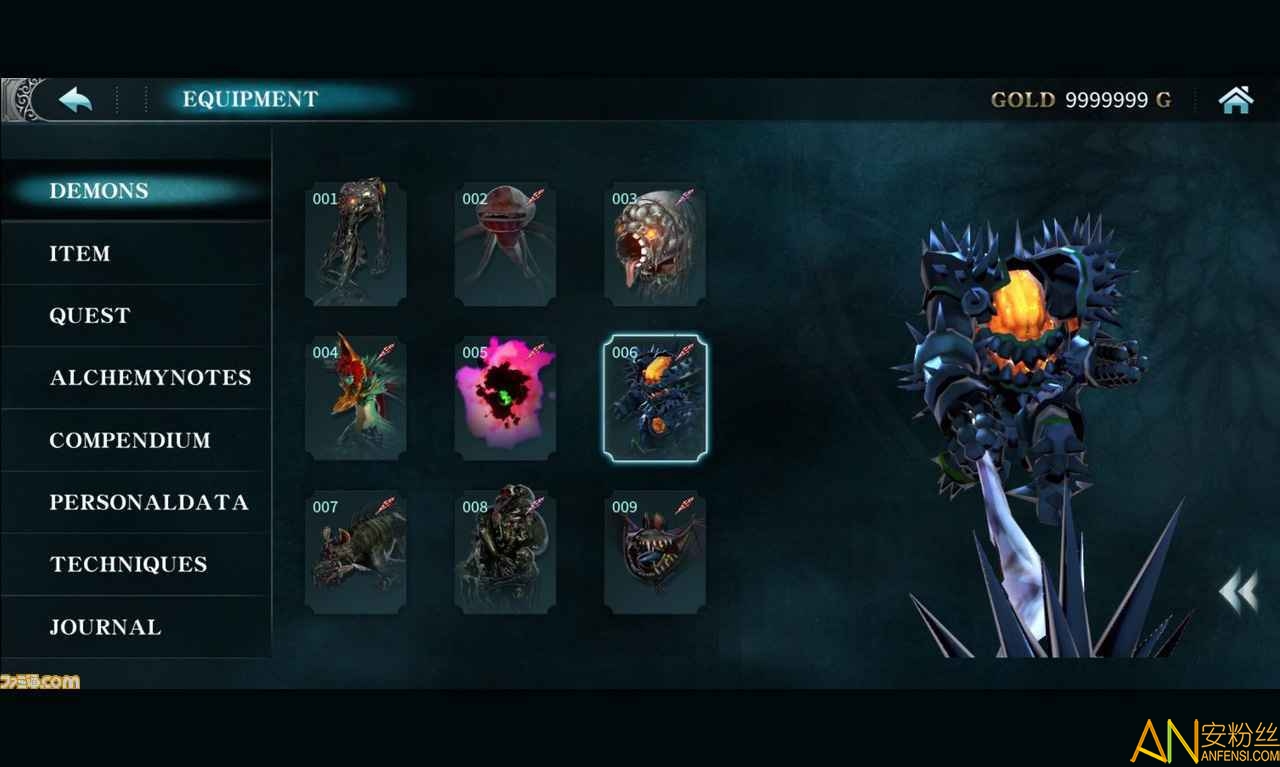Open the Techniques section
1280x767 pixels.
pyautogui.click(x=128, y=564)
